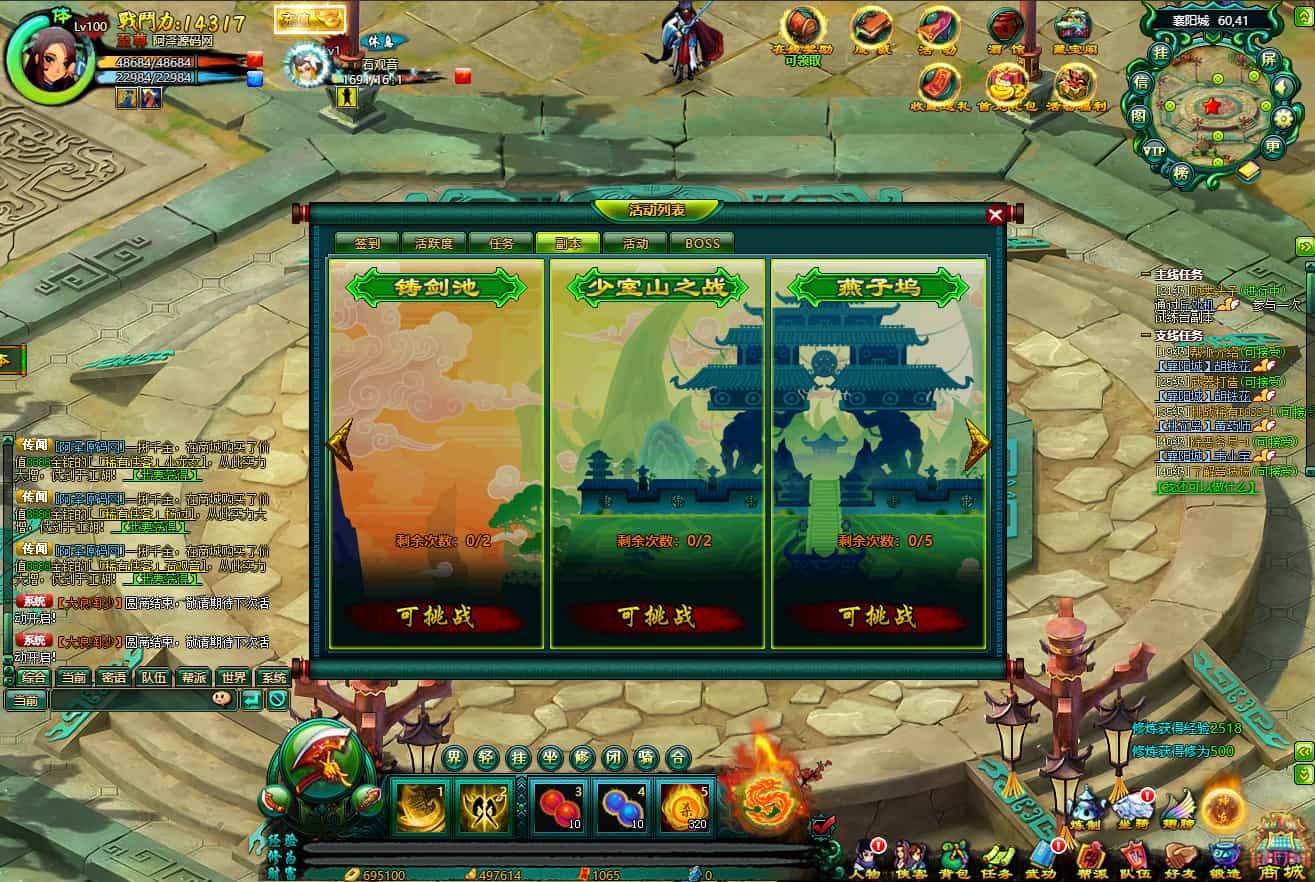Open settings via the minimap gear icon
The height and width of the screenshot is (882, 1315).
1284,118
